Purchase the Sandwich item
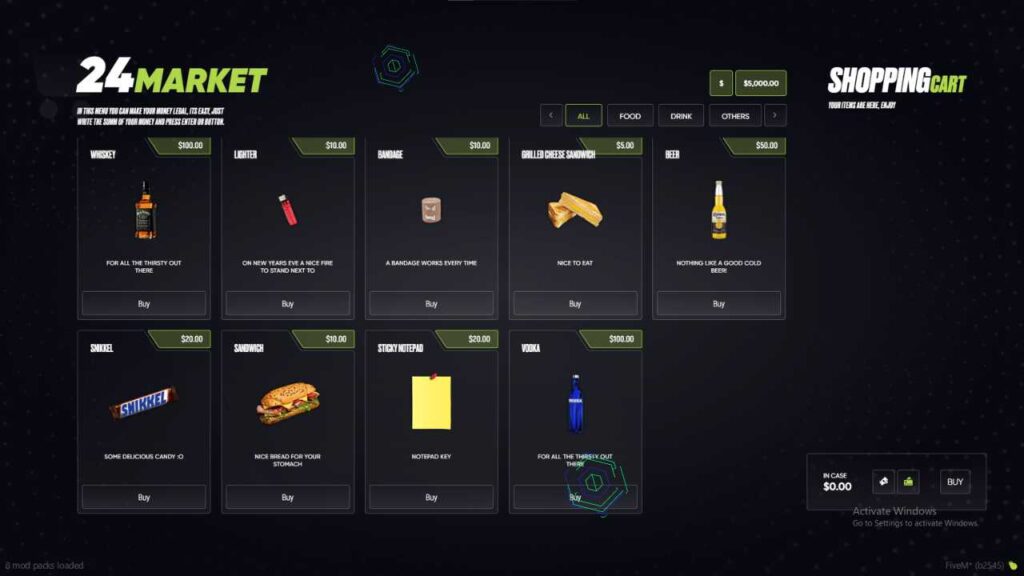 [288, 497]
